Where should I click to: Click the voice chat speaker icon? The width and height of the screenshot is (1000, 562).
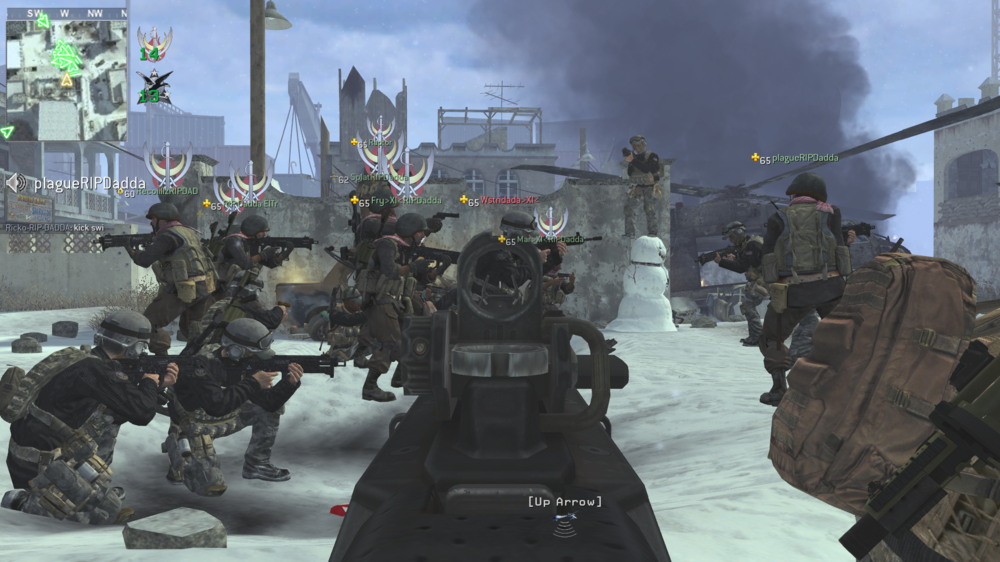tap(16, 183)
